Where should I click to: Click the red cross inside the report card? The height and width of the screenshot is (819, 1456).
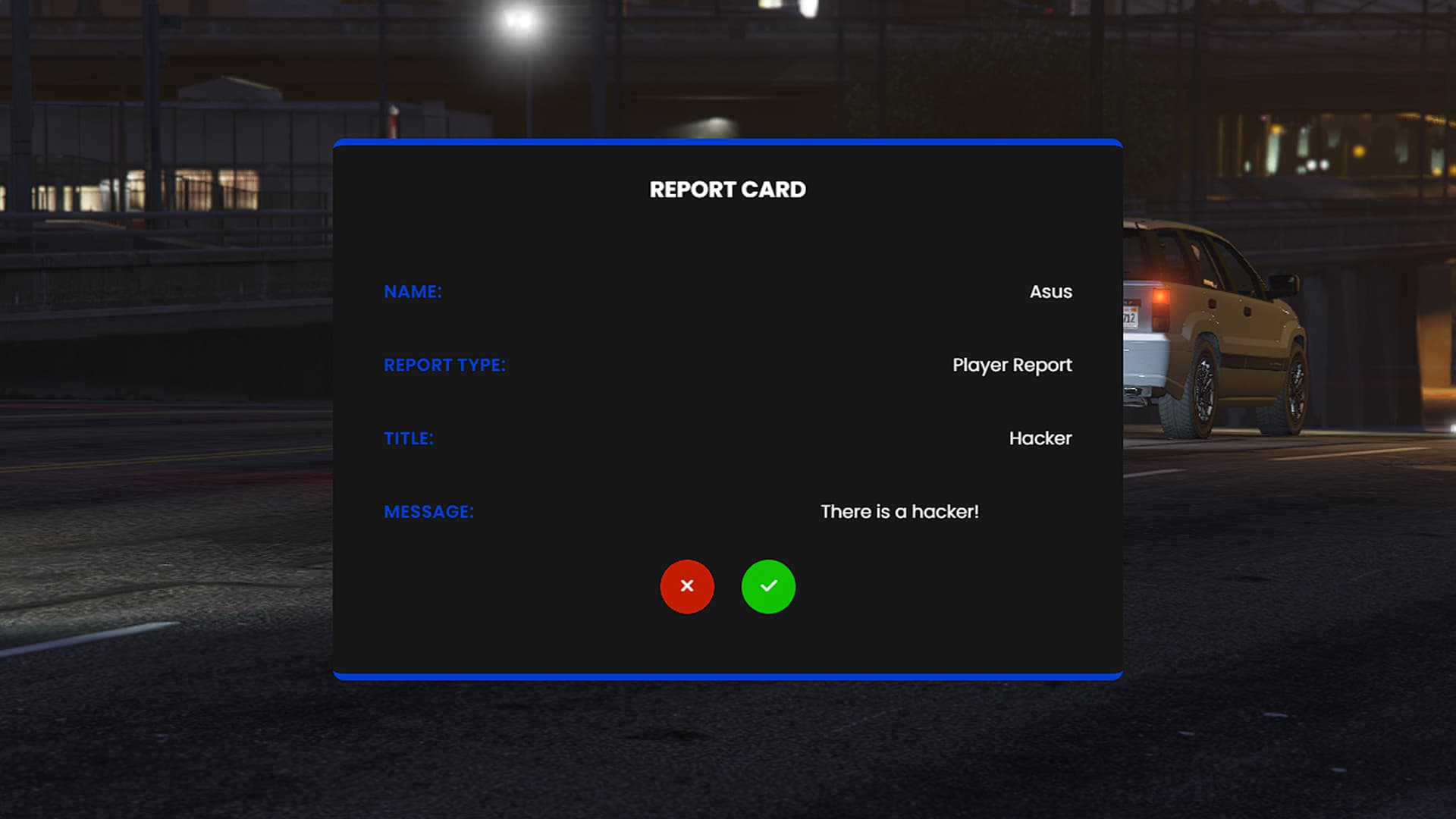tap(687, 586)
